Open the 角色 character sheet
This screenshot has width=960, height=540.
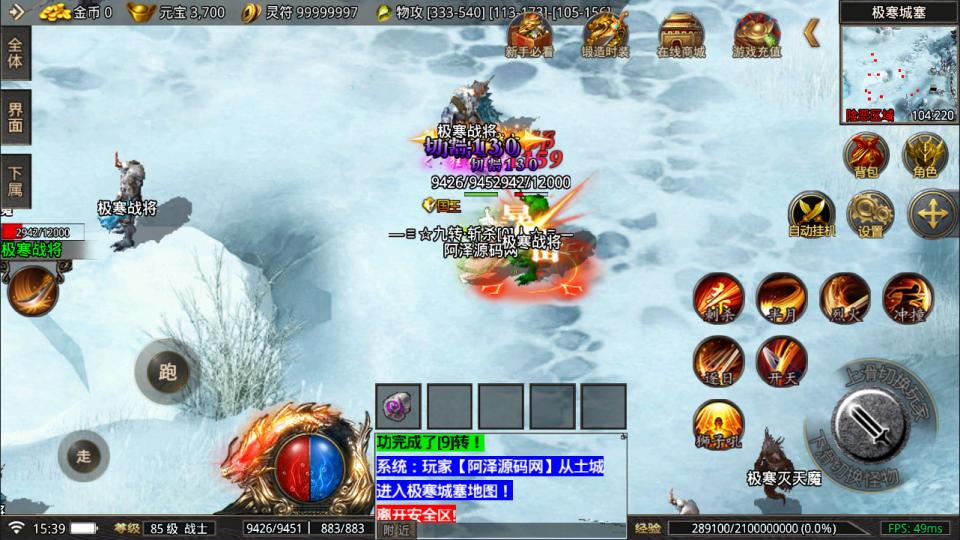925,154
